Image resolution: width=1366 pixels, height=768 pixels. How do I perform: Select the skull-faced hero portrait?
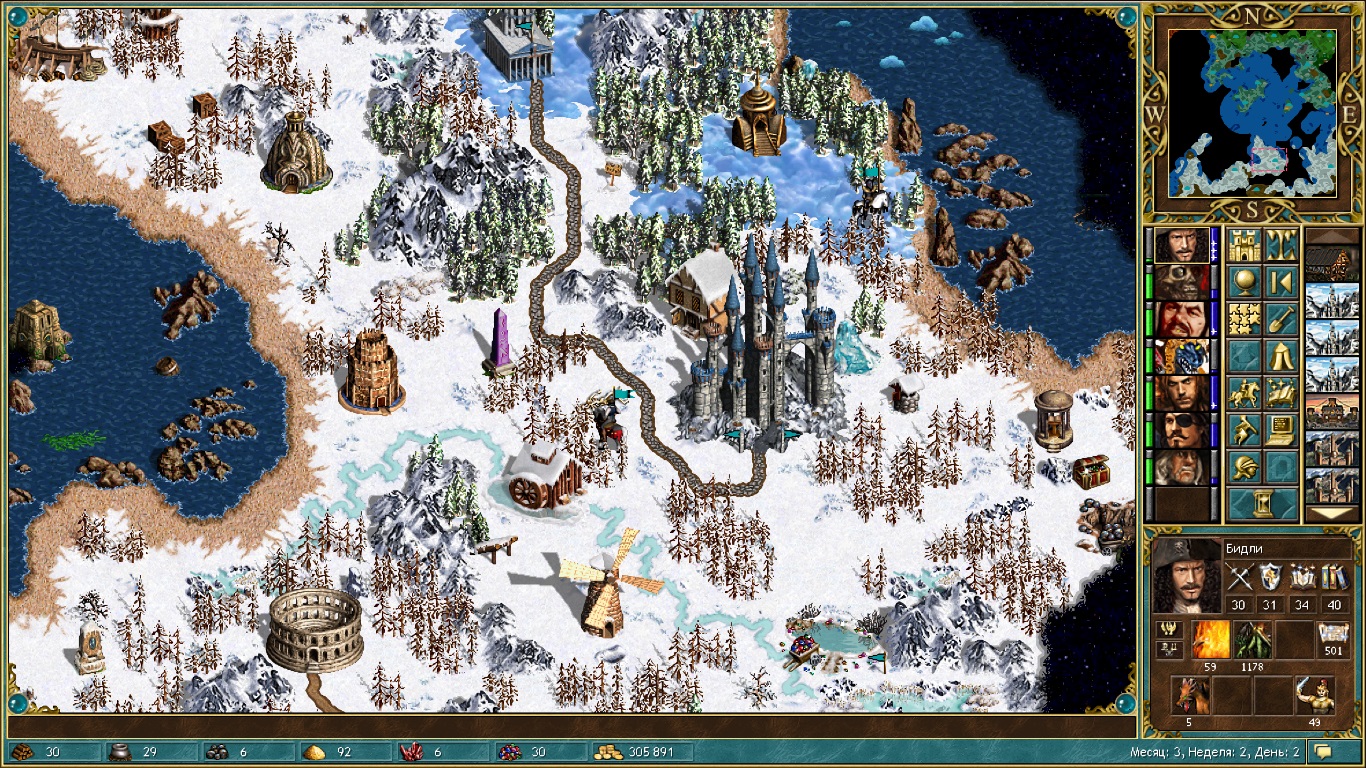(1181, 282)
